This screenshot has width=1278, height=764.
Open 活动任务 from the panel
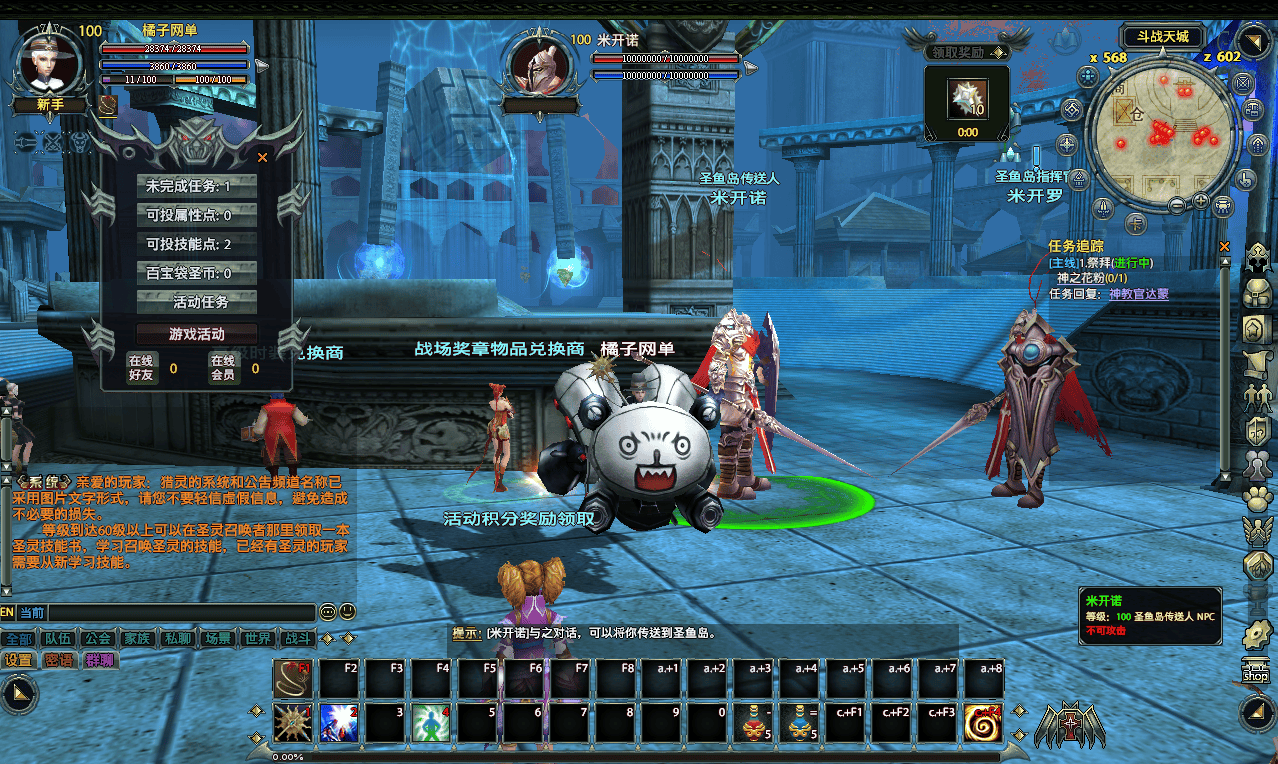pyautogui.click(x=197, y=302)
